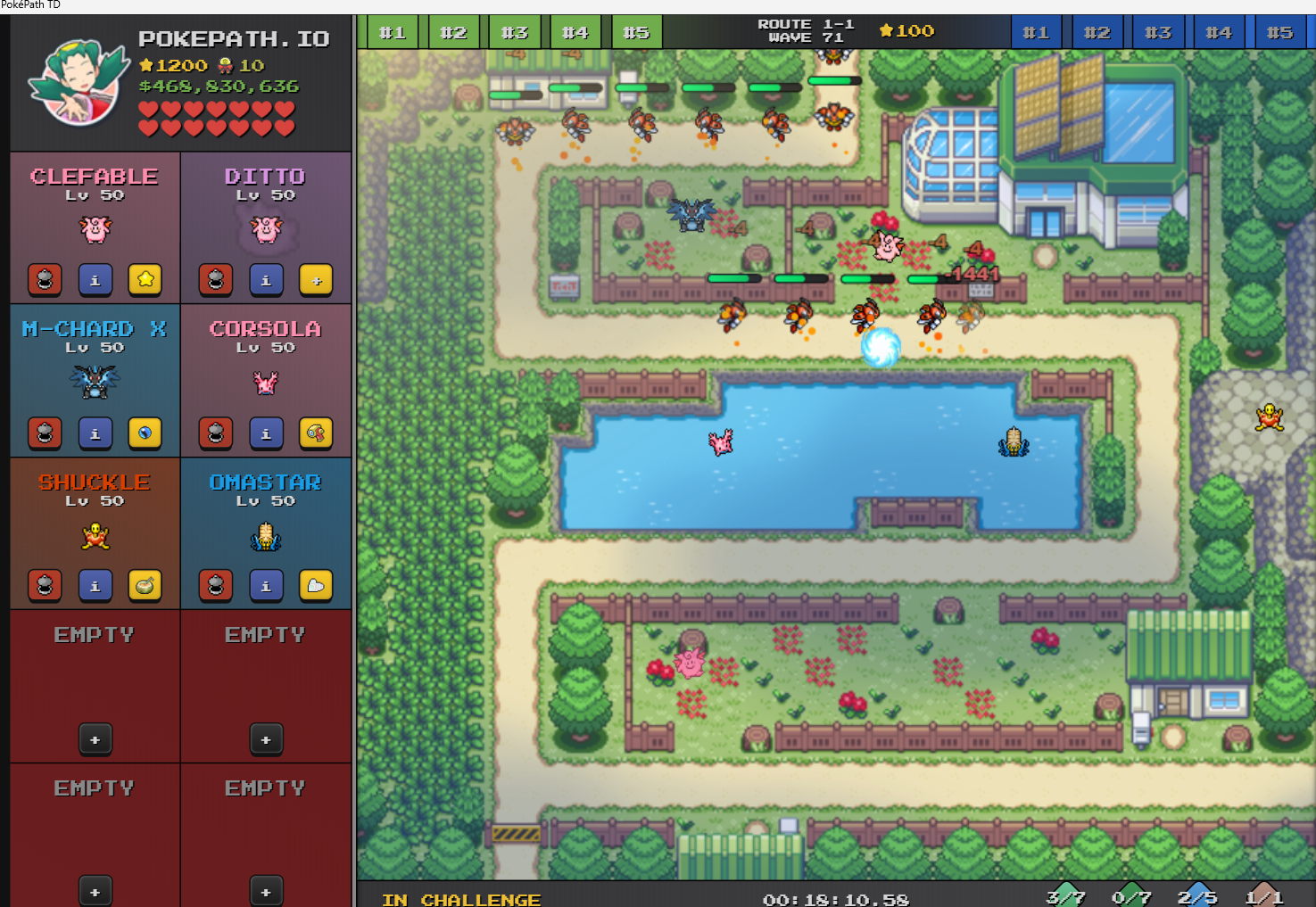This screenshot has height=907, width=1316.
Task: Open Ditto's info panel
Action: (x=266, y=280)
